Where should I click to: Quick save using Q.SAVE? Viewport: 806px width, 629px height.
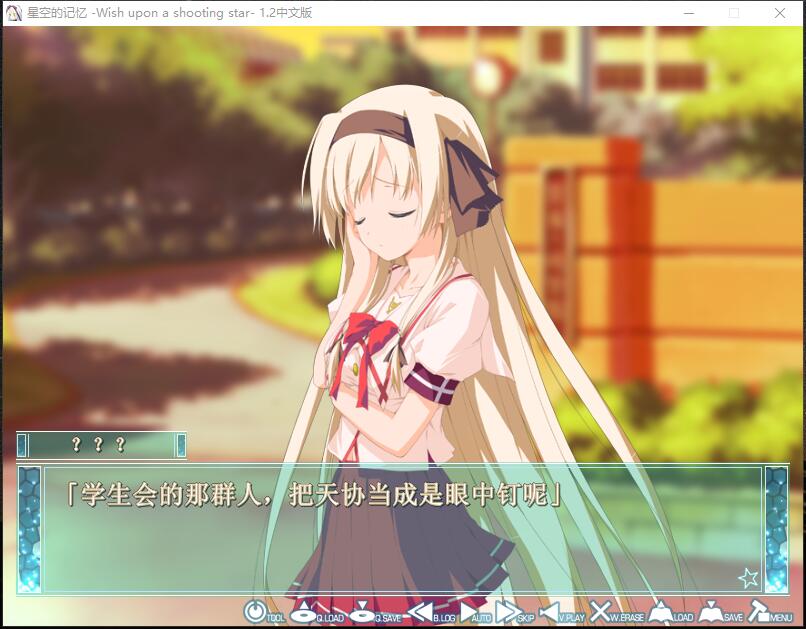[363, 610]
